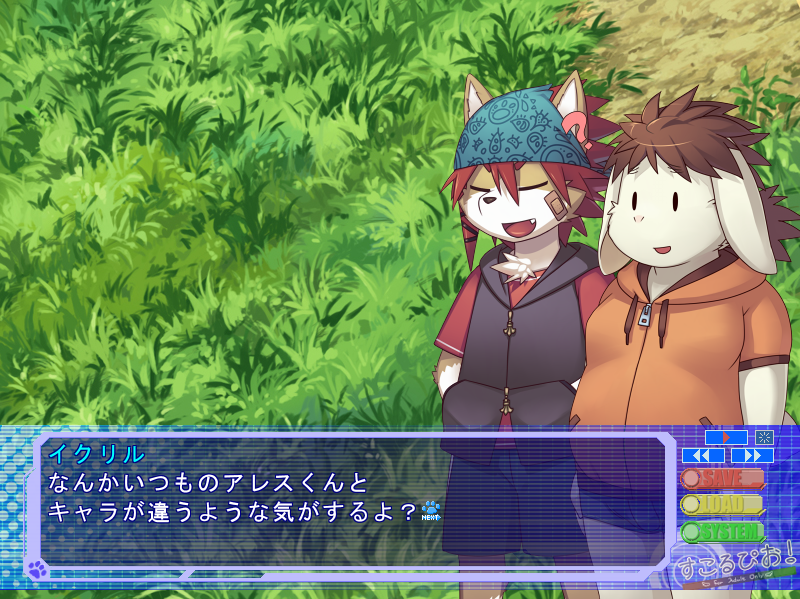Open the SYSTEM menu
The image size is (800, 599).
(722, 531)
